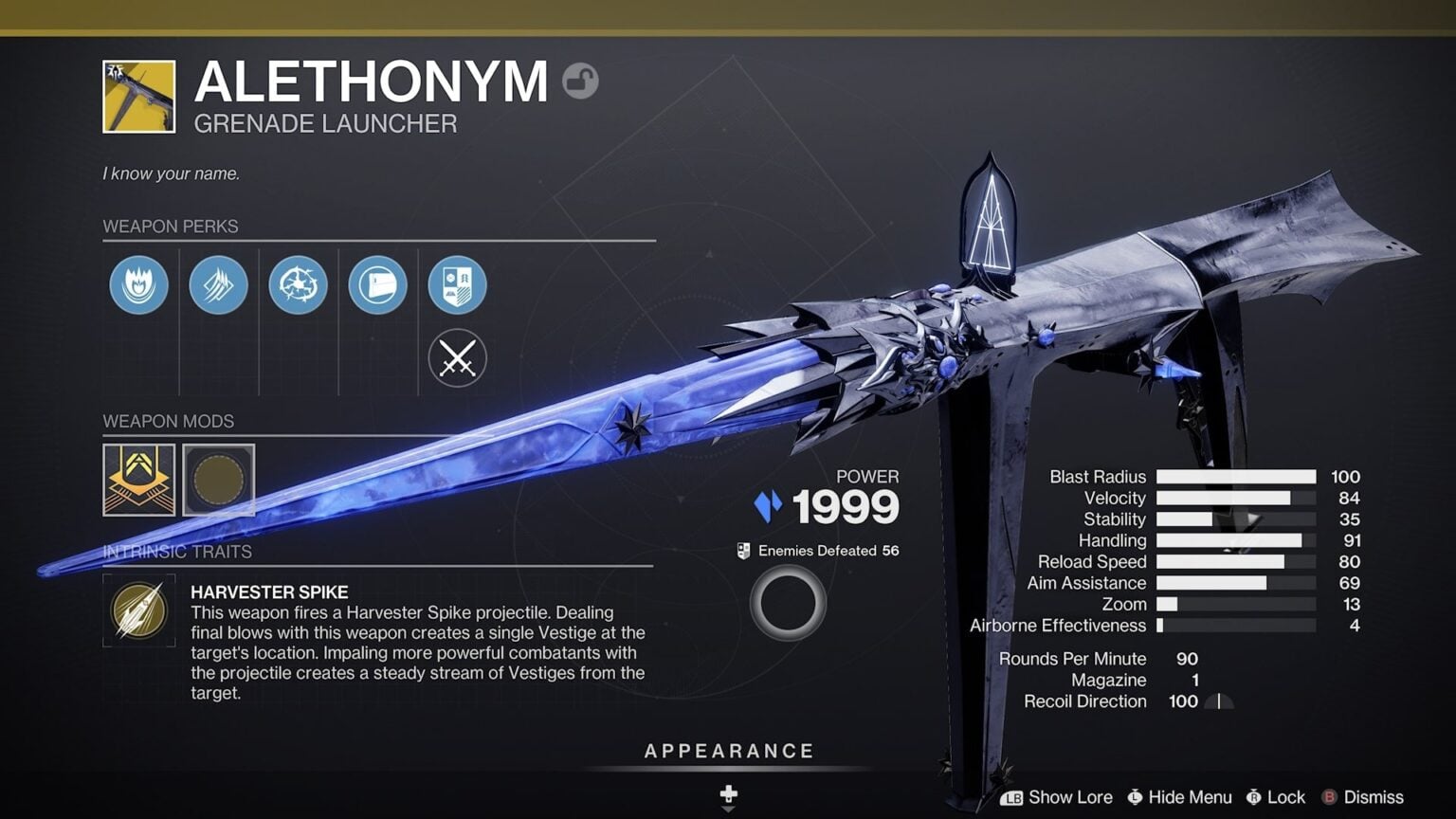Viewport: 1456px width, 819px height.
Task: Select the first Weapon Perks launch barrel icon
Action: coord(139,285)
